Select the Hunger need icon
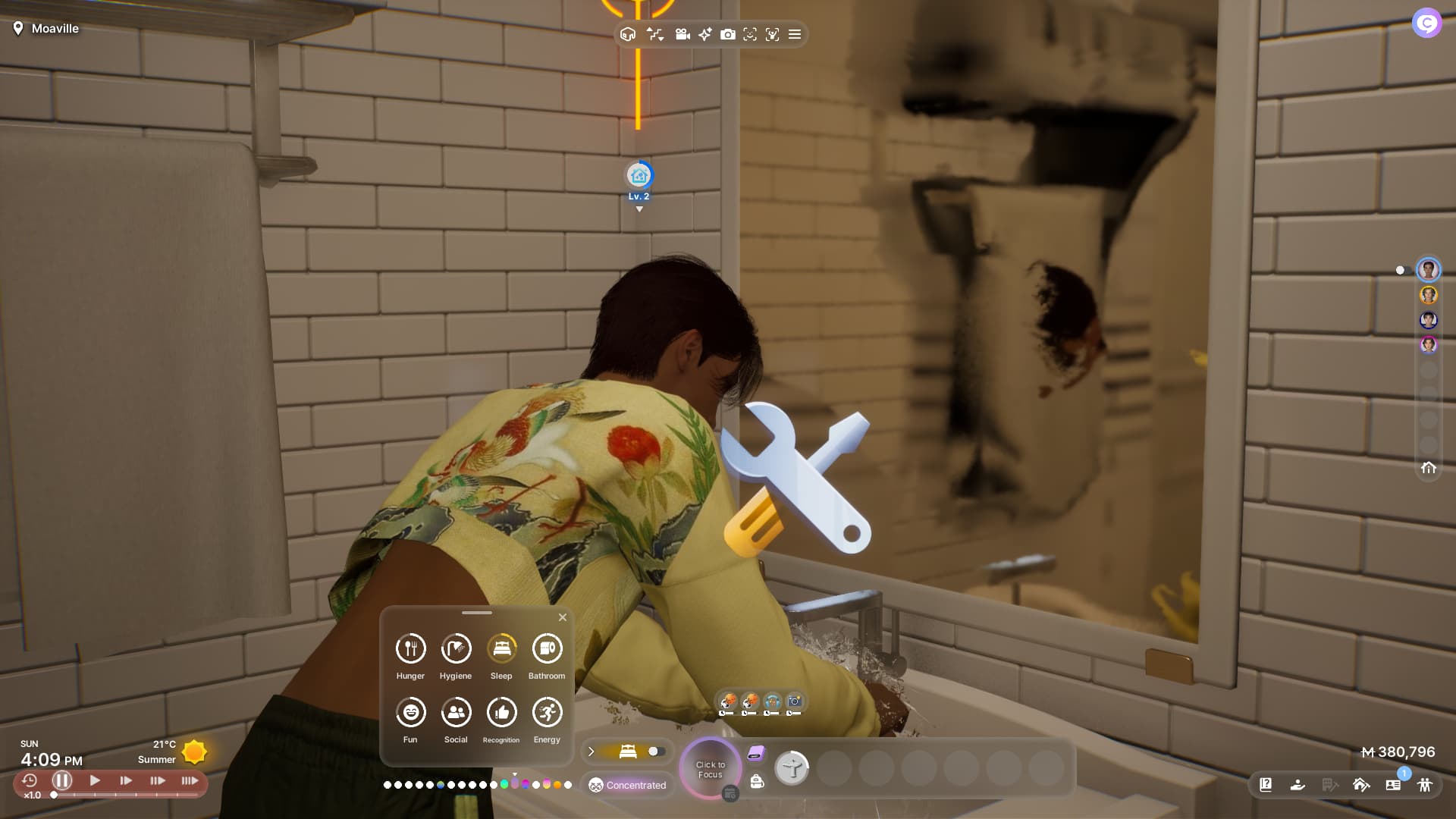1456x819 pixels. coord(410,649)
